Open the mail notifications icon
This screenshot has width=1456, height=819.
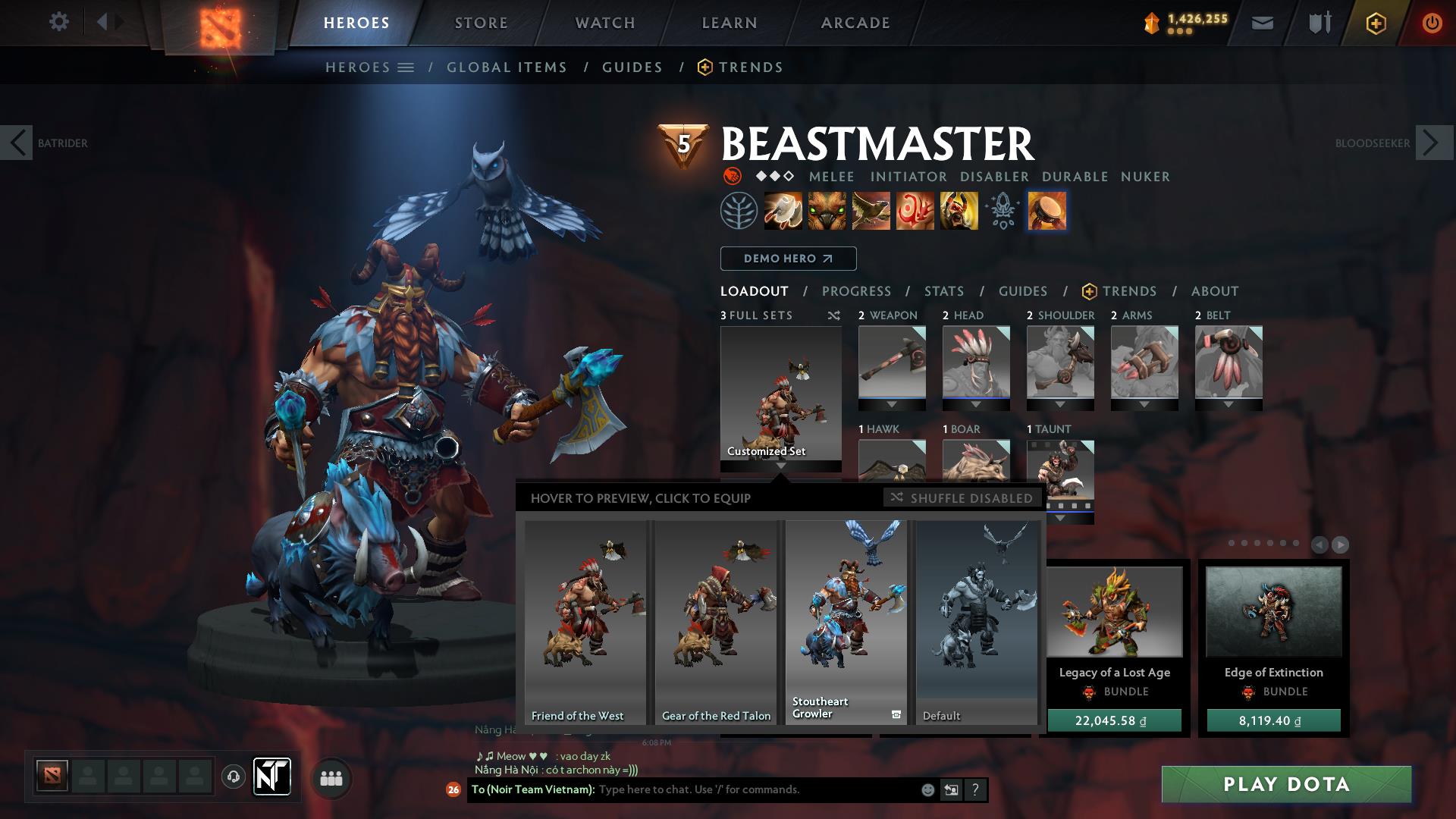[x=1261, y=22]
